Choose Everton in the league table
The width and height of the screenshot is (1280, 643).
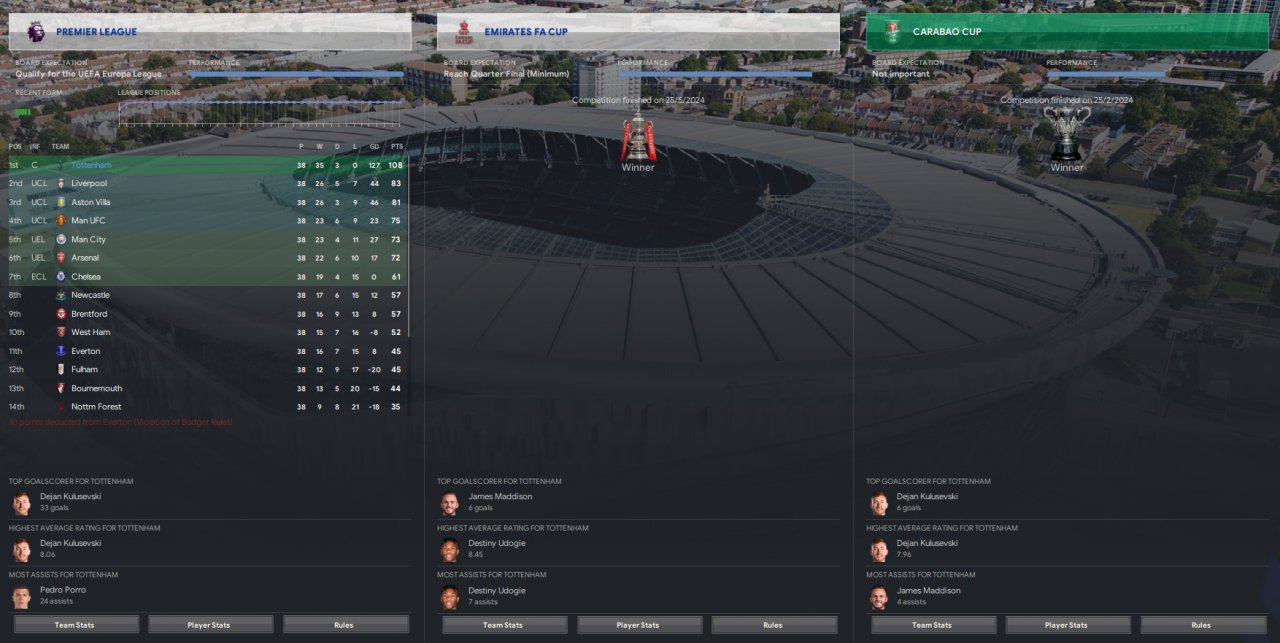point(85,351)
